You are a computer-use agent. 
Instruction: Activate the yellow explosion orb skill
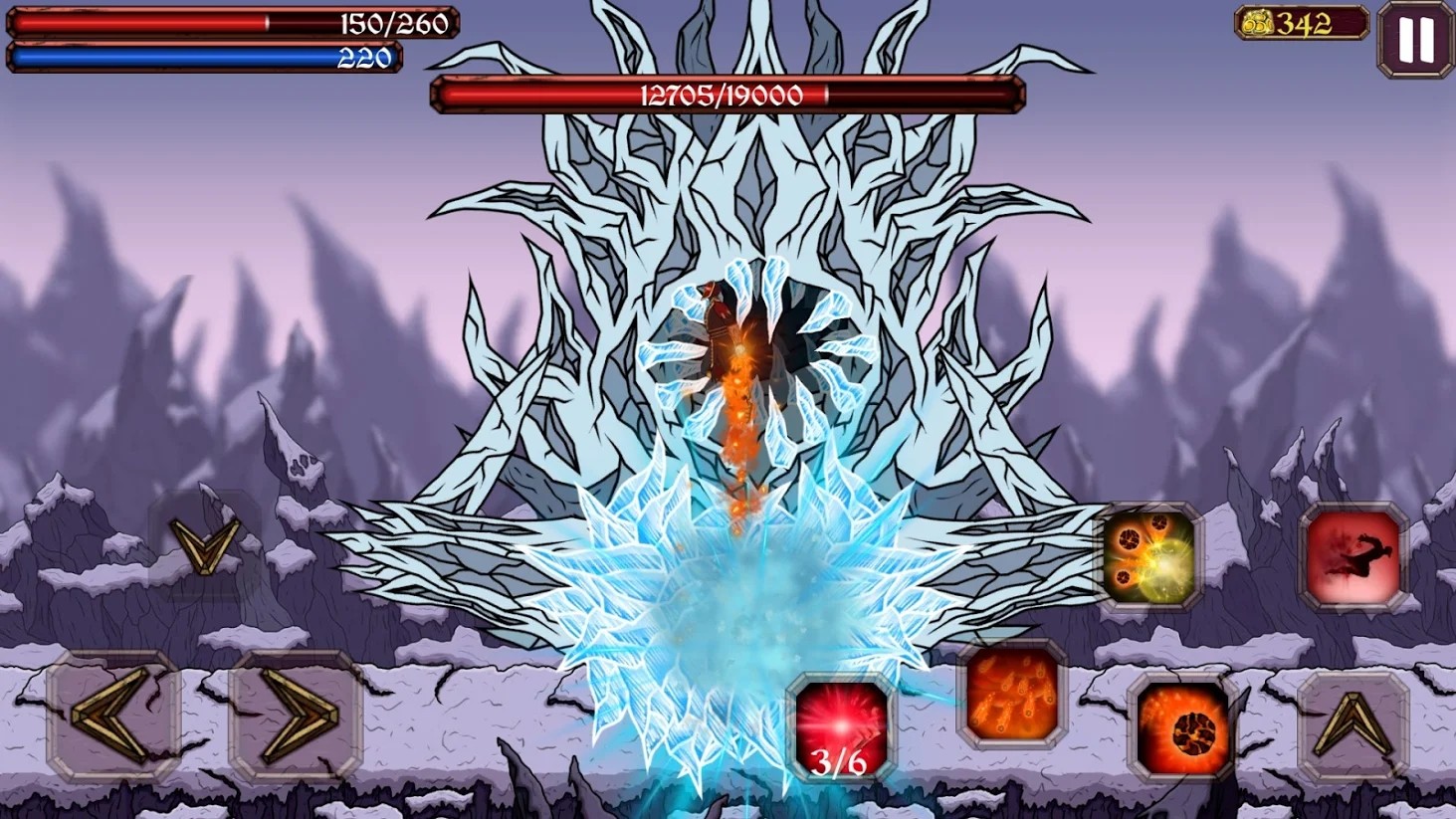tap(1147, 556)
